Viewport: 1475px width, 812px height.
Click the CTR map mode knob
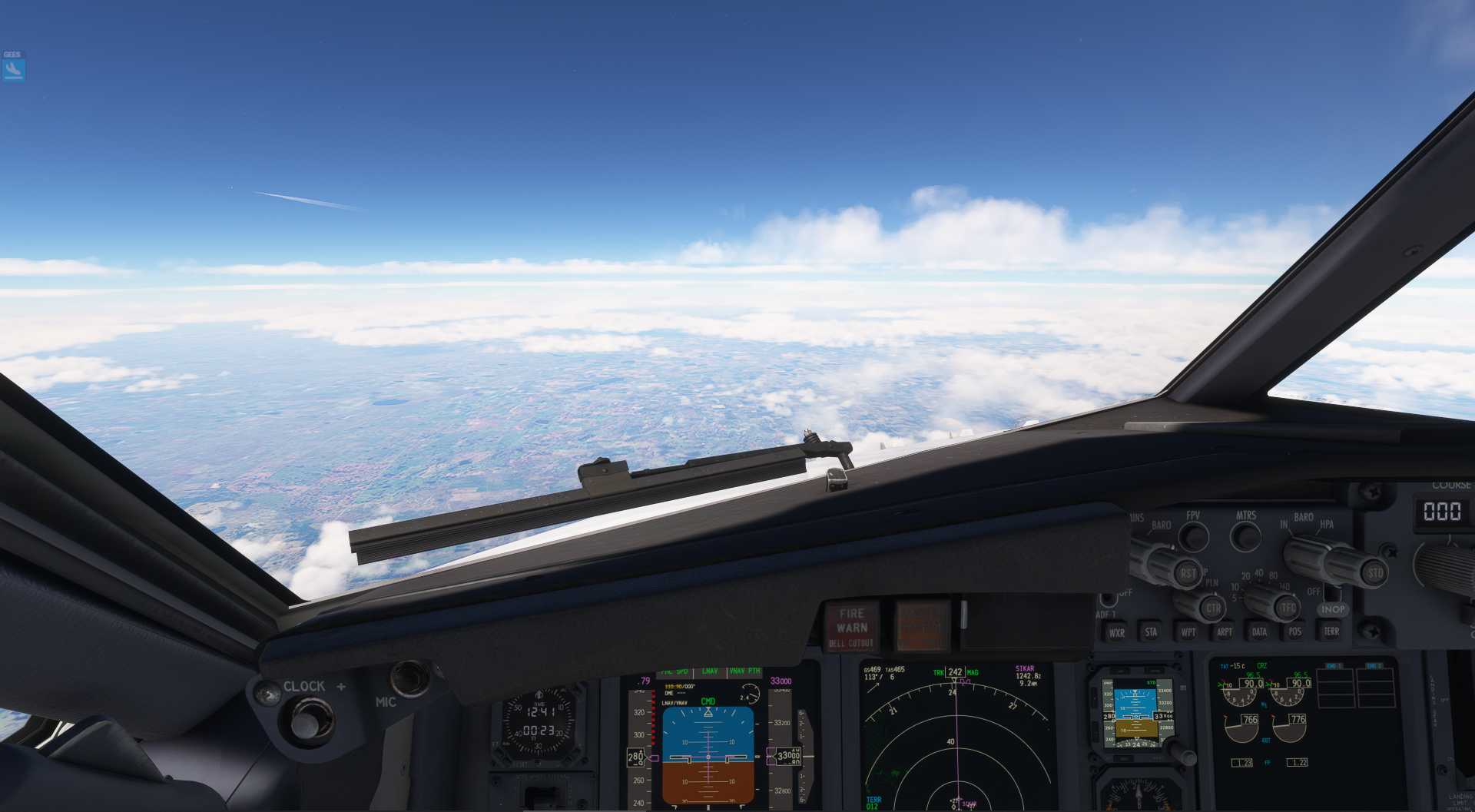[1211, 608]
